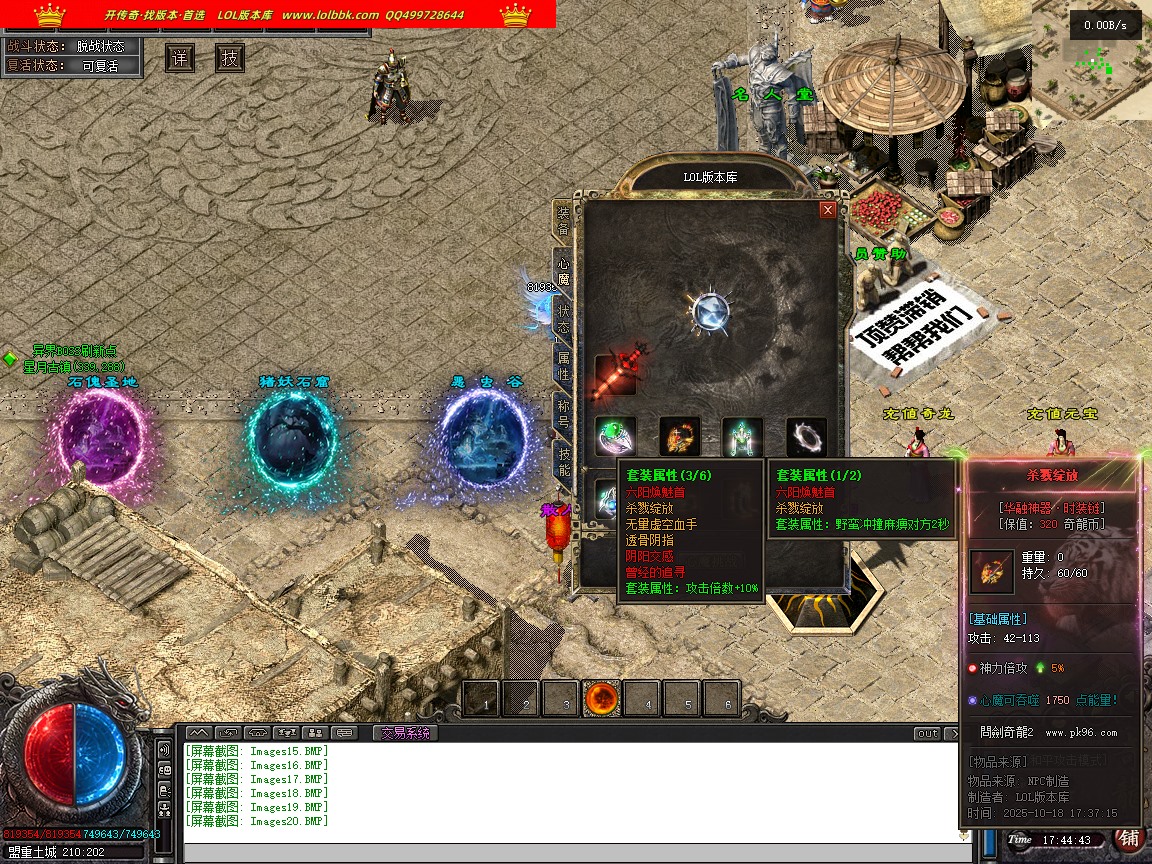Image resolution: width=1152 pixels, height=864 pixels.
Task: Open the 心魔 tab
Action: click(x=563, y=270)
